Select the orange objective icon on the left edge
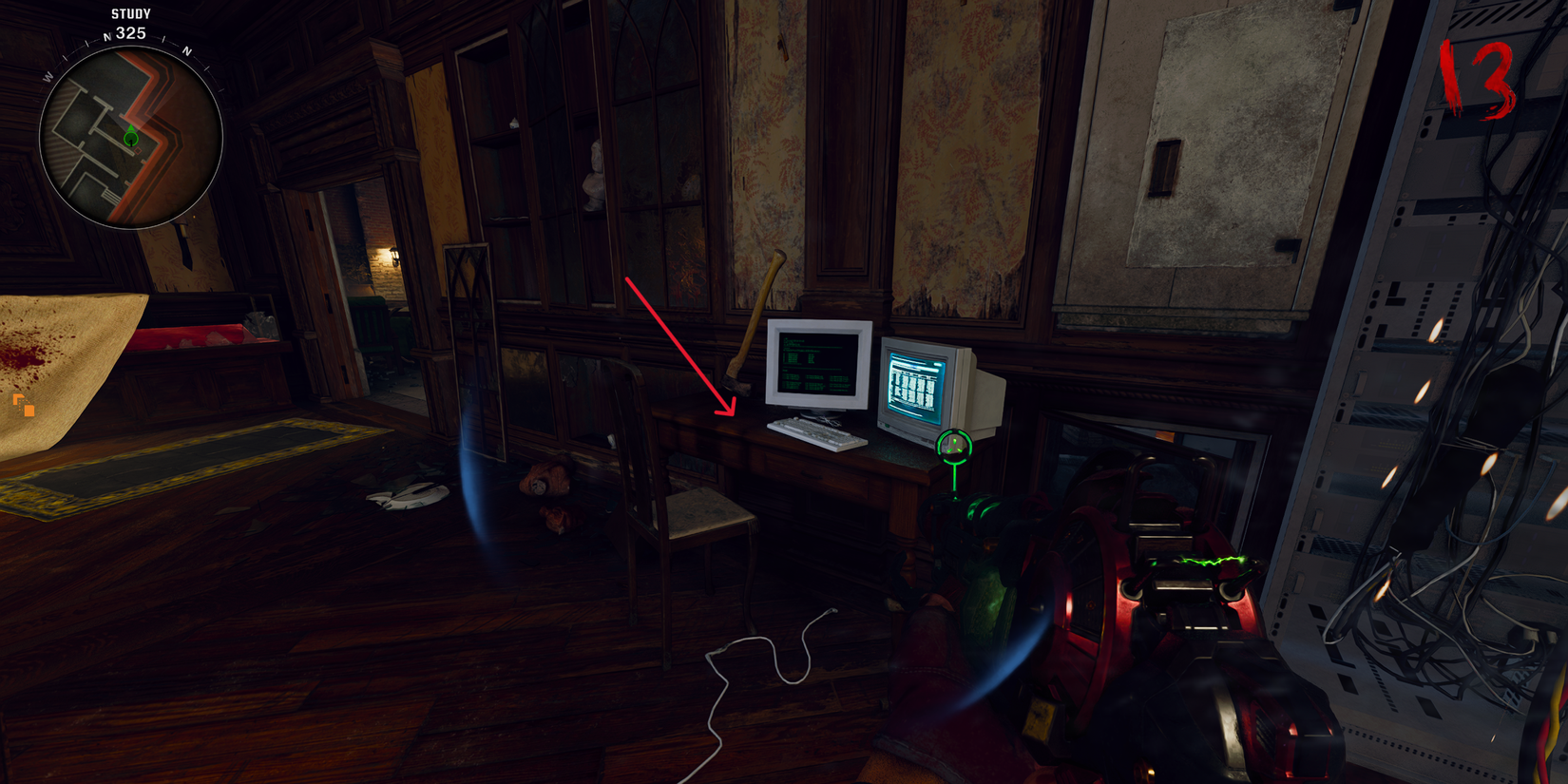 23,406
